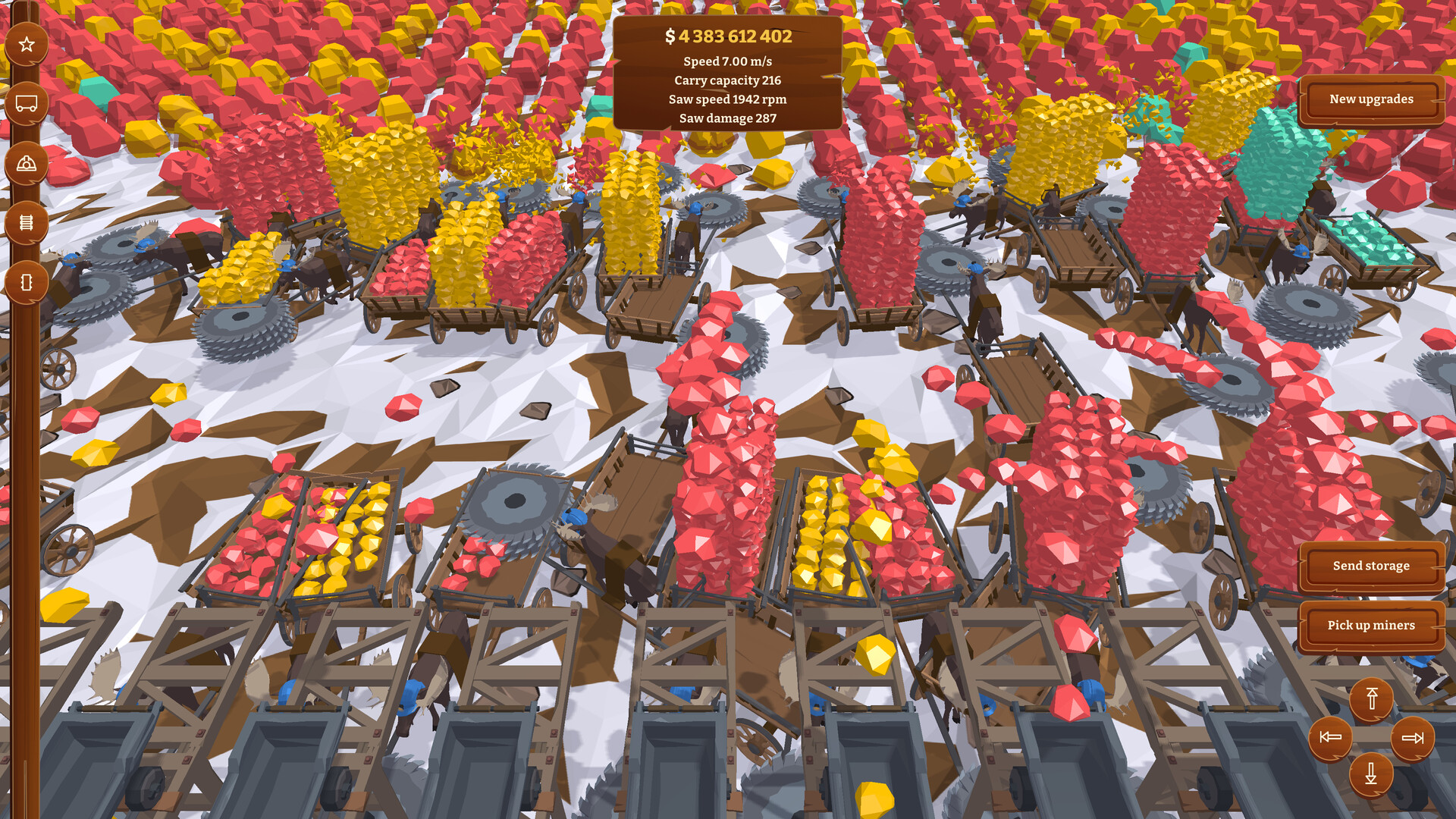Activate Pick up miners
1456x819 pixels.
click(x=1370, y=626)
